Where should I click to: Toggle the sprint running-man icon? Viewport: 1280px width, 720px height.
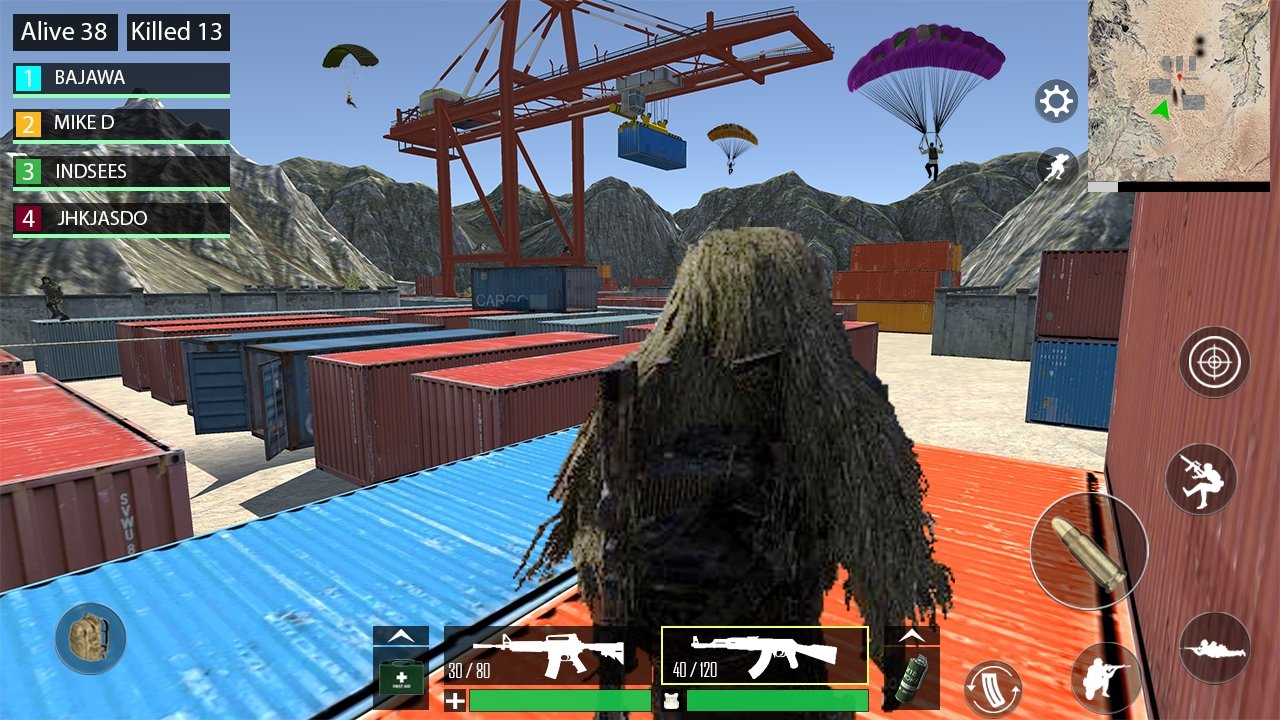pyautogui.click(x=1056, y=167)
